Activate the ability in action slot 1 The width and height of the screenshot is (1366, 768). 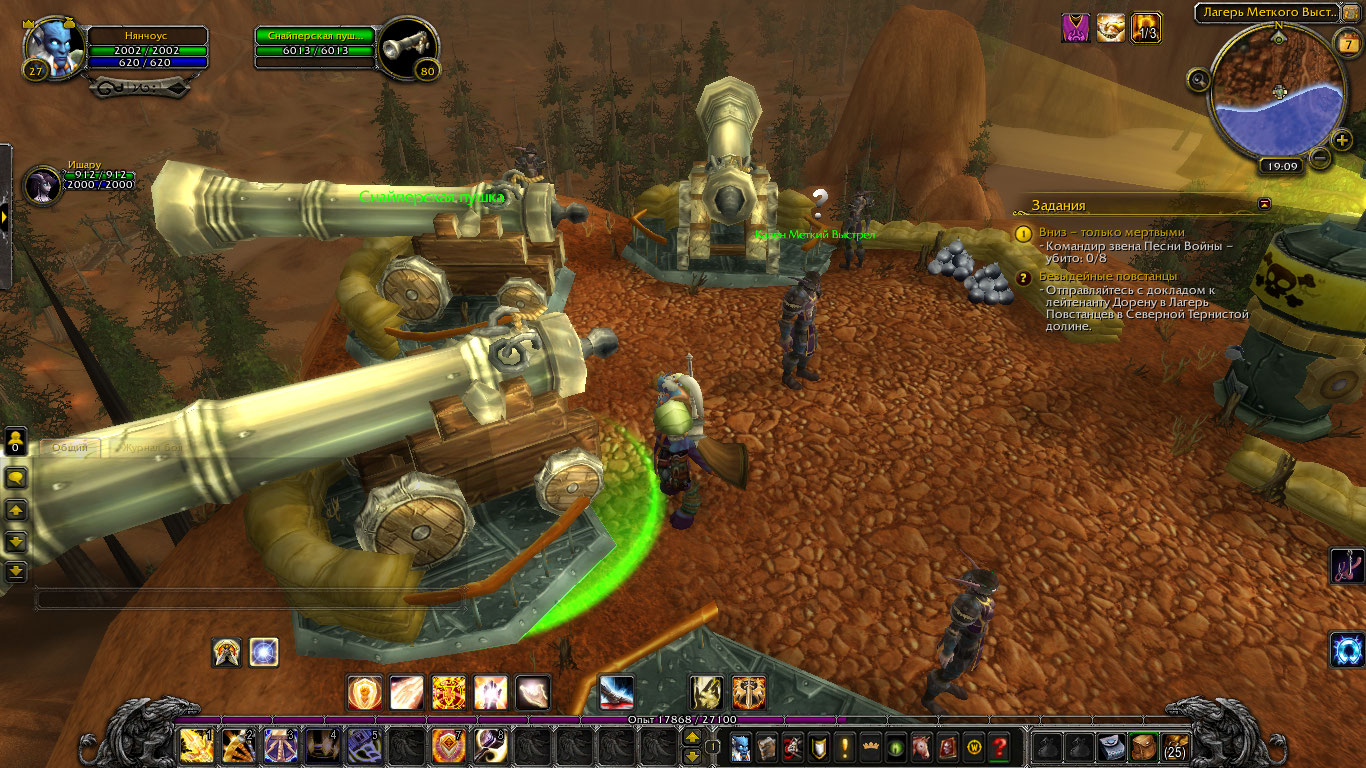coord(196,746)
